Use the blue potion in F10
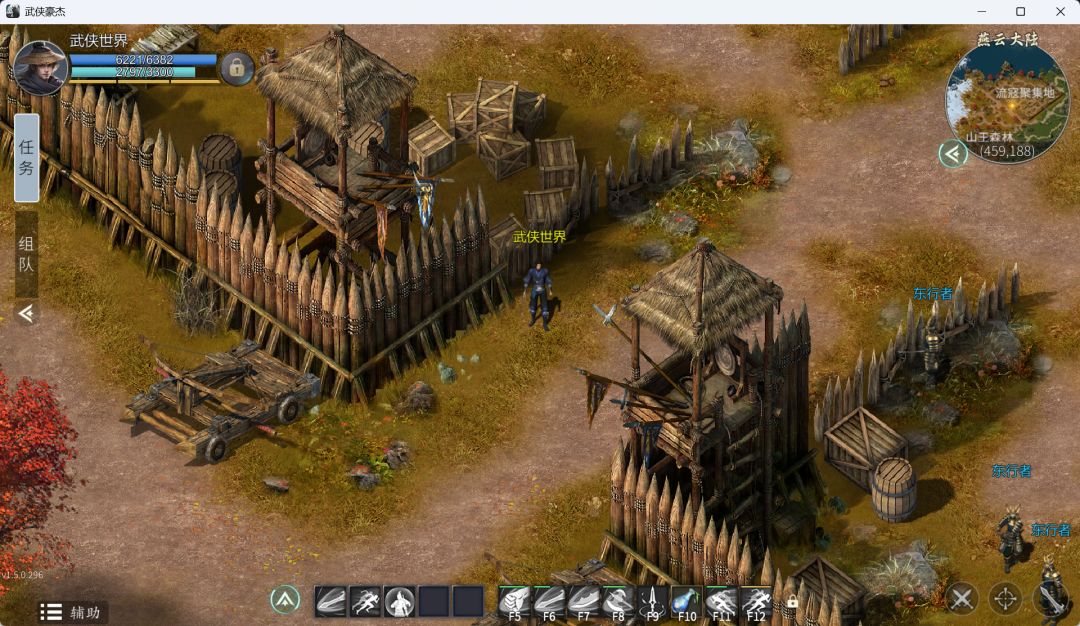 point(686,602)
